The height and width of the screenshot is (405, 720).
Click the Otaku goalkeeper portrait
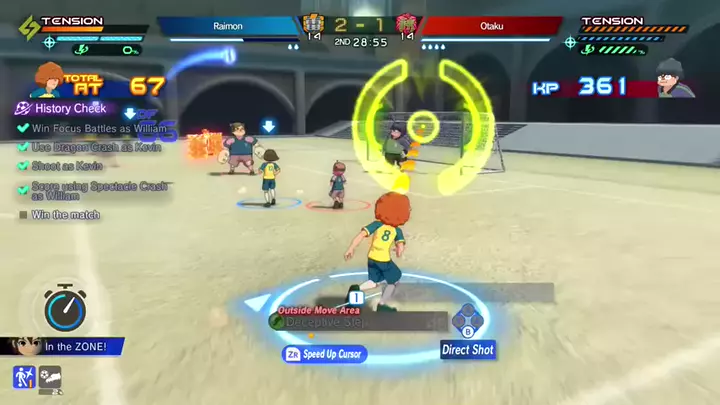click(x=675, y=78)
